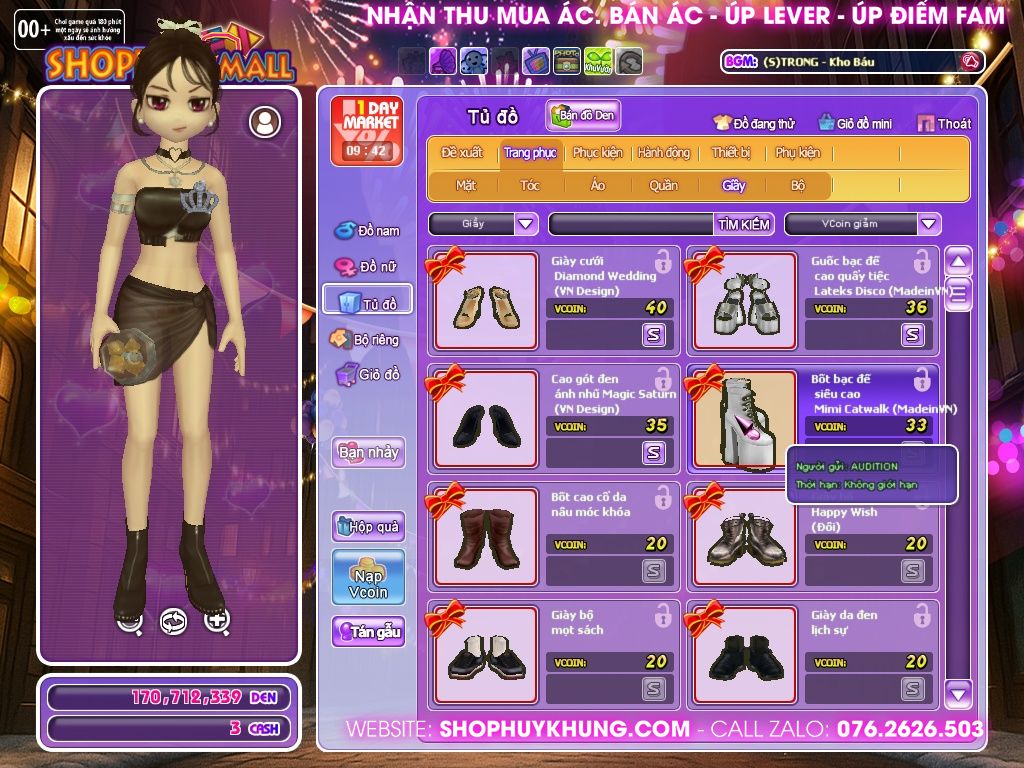Select the Đồ nam category
Viewport: 1024px width, 768px height.
point(367,231)
